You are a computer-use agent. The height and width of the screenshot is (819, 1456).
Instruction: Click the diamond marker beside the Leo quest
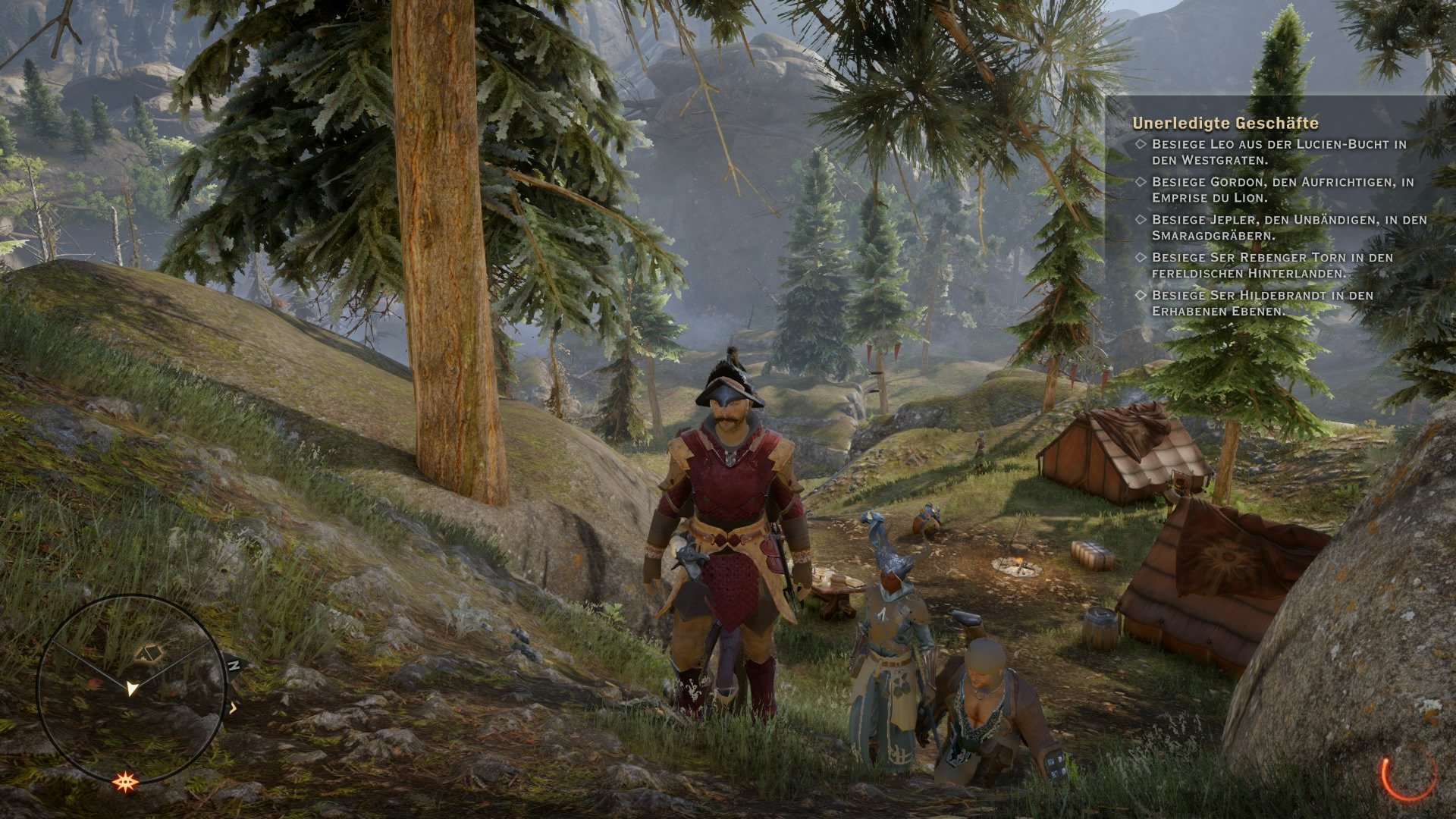click(1141, 144)
